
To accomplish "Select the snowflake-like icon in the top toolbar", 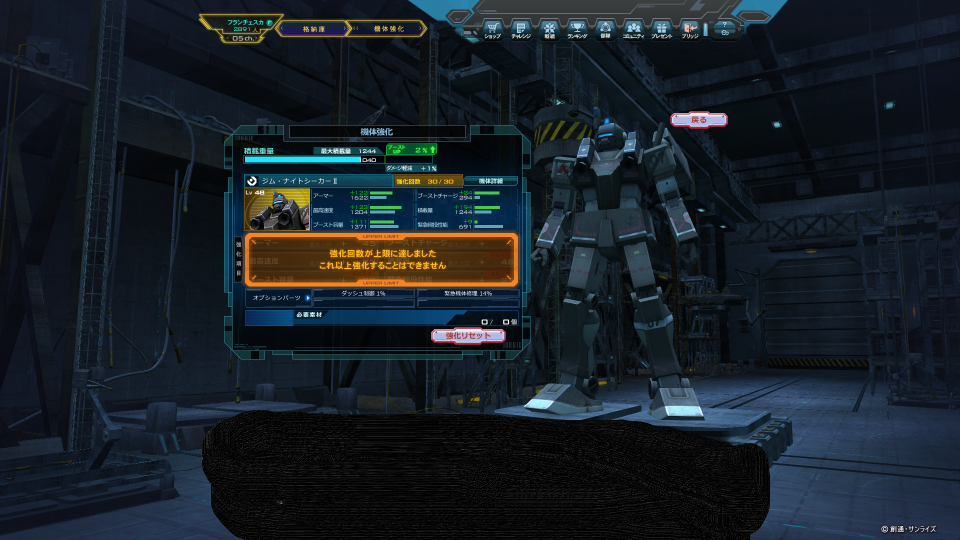I will [549, 27].
